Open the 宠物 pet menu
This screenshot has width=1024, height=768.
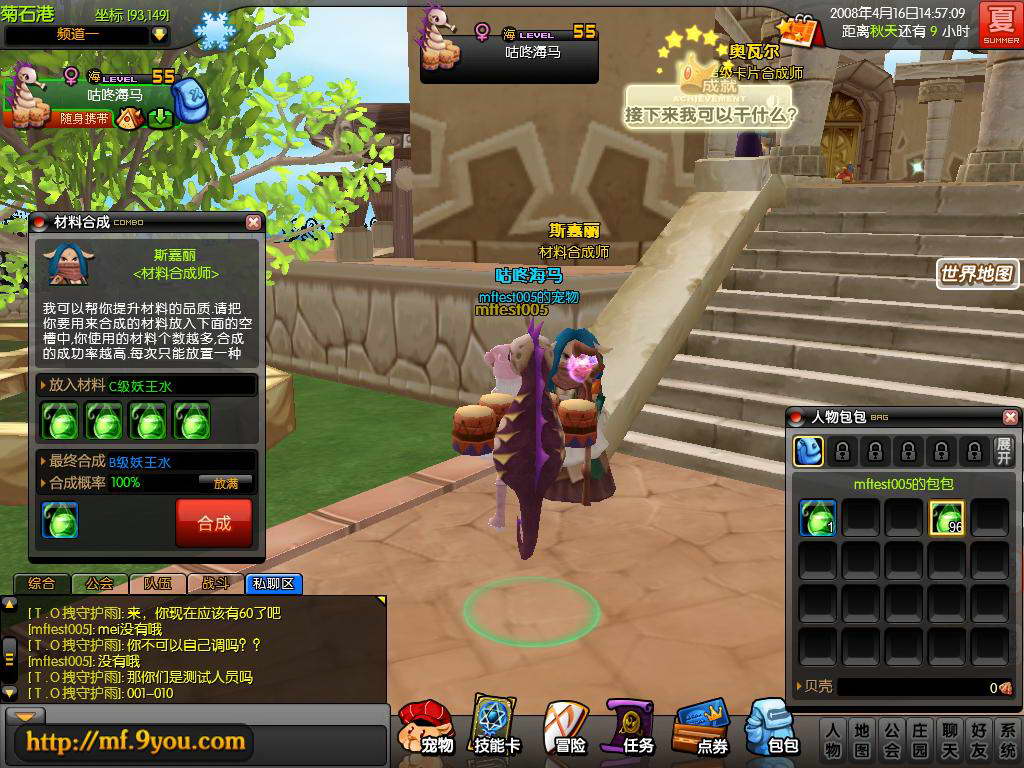coord(427,729)
